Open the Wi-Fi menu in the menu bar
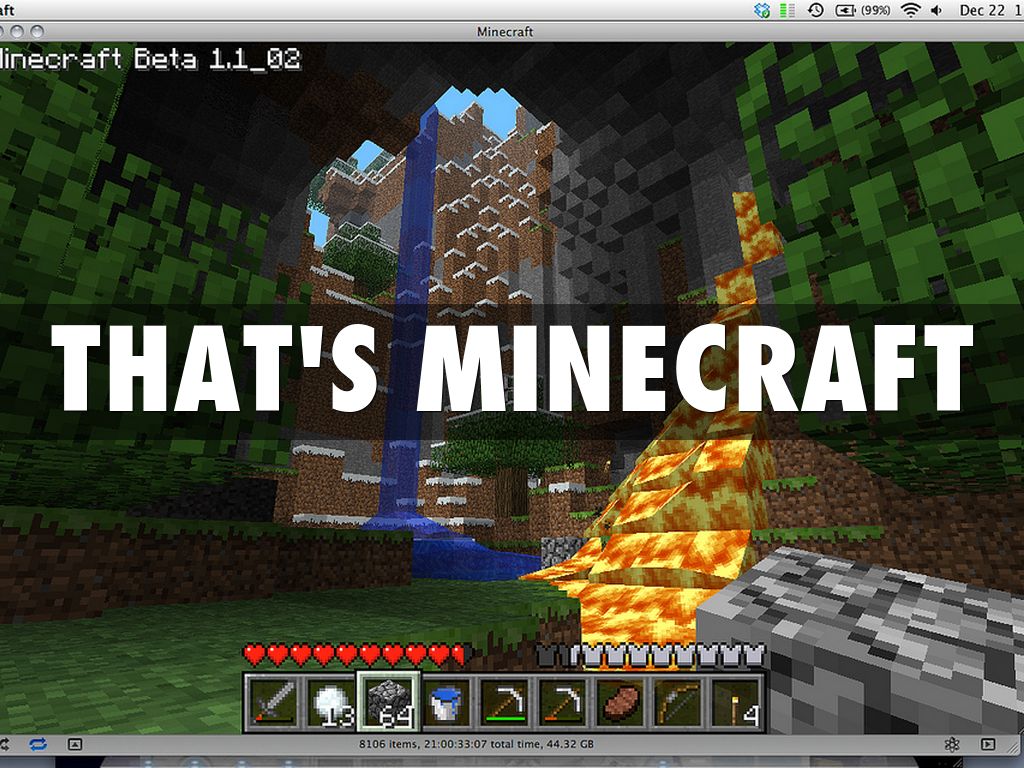 (x=910, y=10)
